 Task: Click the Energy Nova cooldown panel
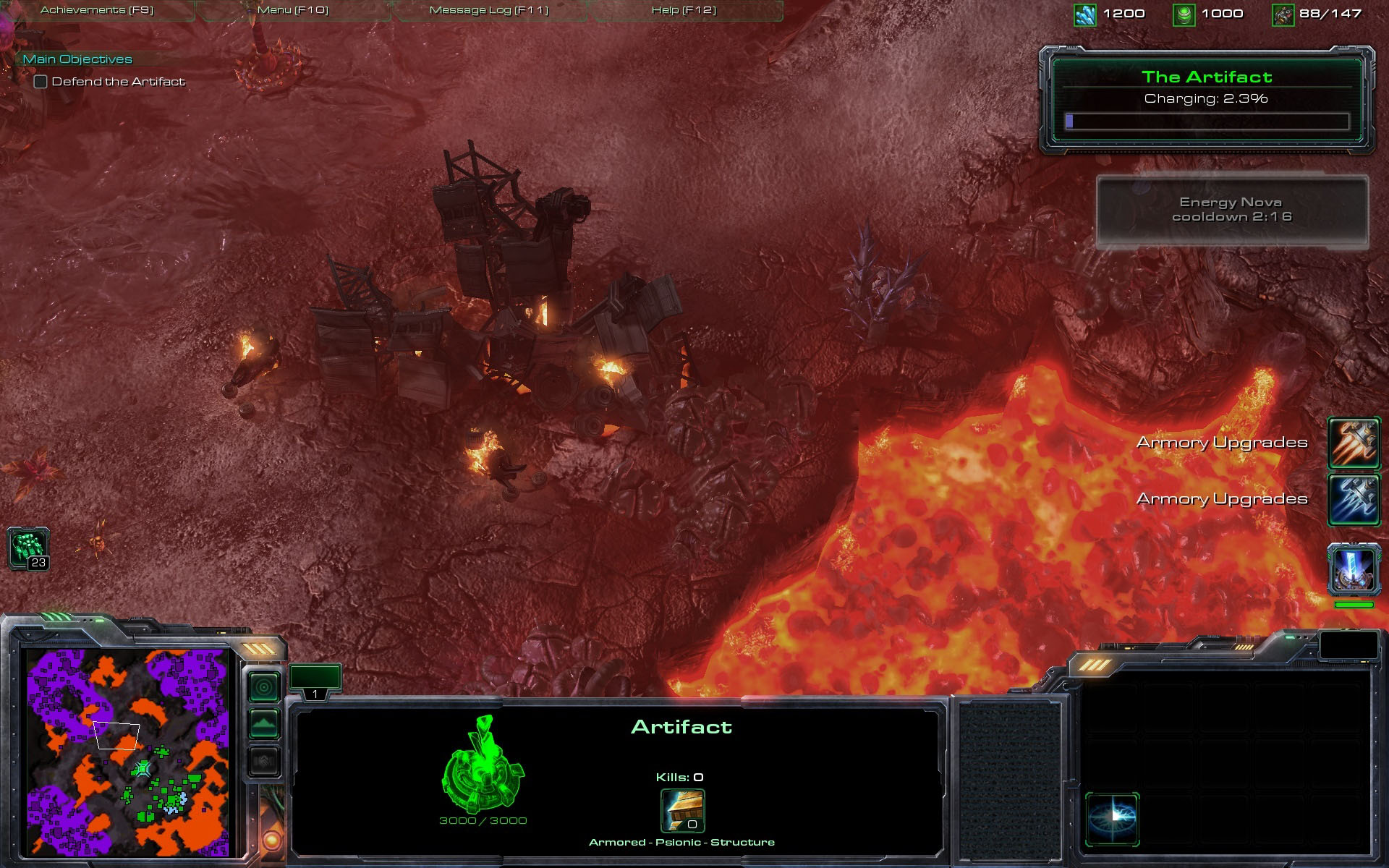point(1232,211)
